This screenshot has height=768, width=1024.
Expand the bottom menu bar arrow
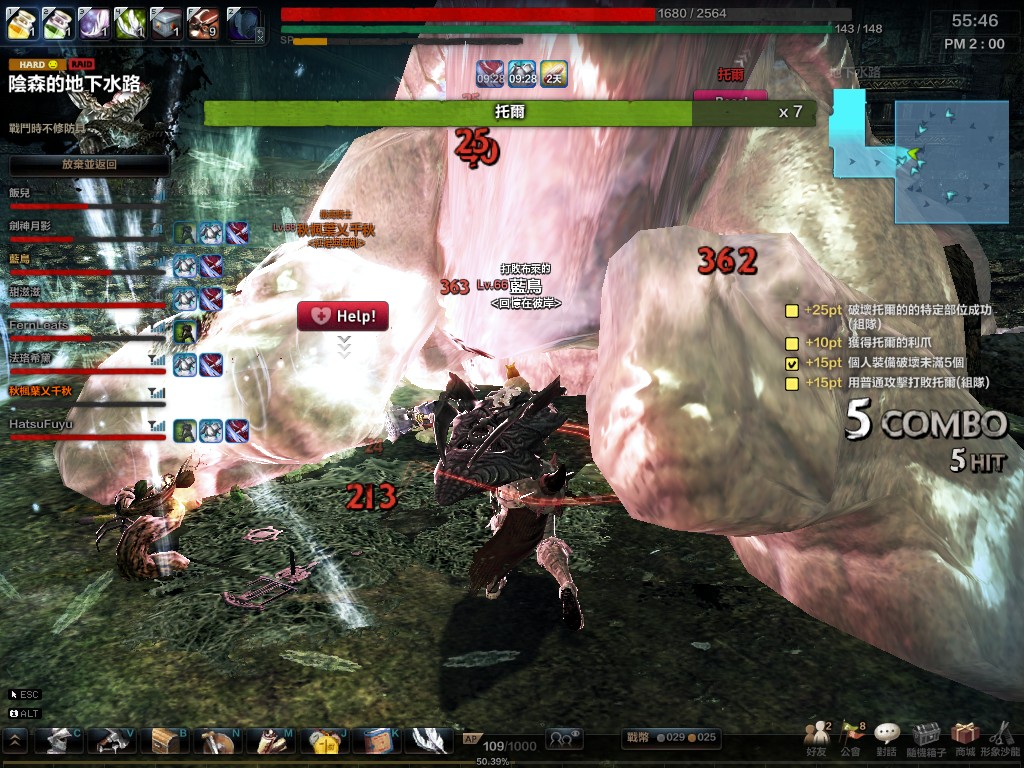click(16, 740)
